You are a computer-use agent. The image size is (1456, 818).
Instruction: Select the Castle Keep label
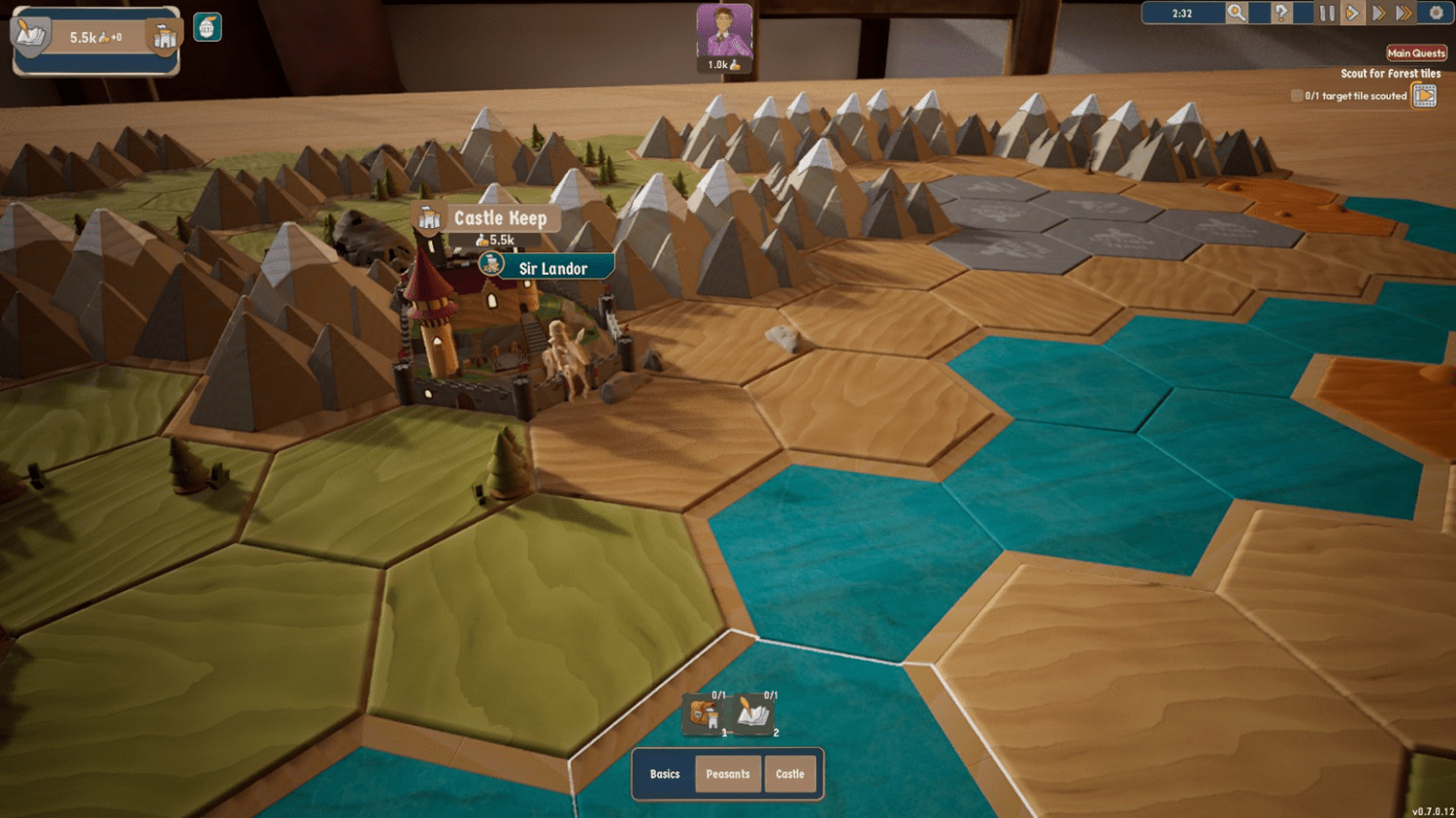point(500,218)
